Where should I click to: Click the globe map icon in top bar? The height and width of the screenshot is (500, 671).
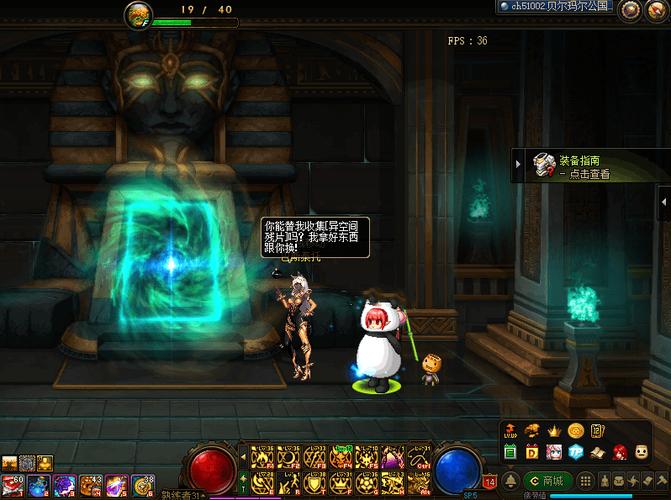click(630, 10)
